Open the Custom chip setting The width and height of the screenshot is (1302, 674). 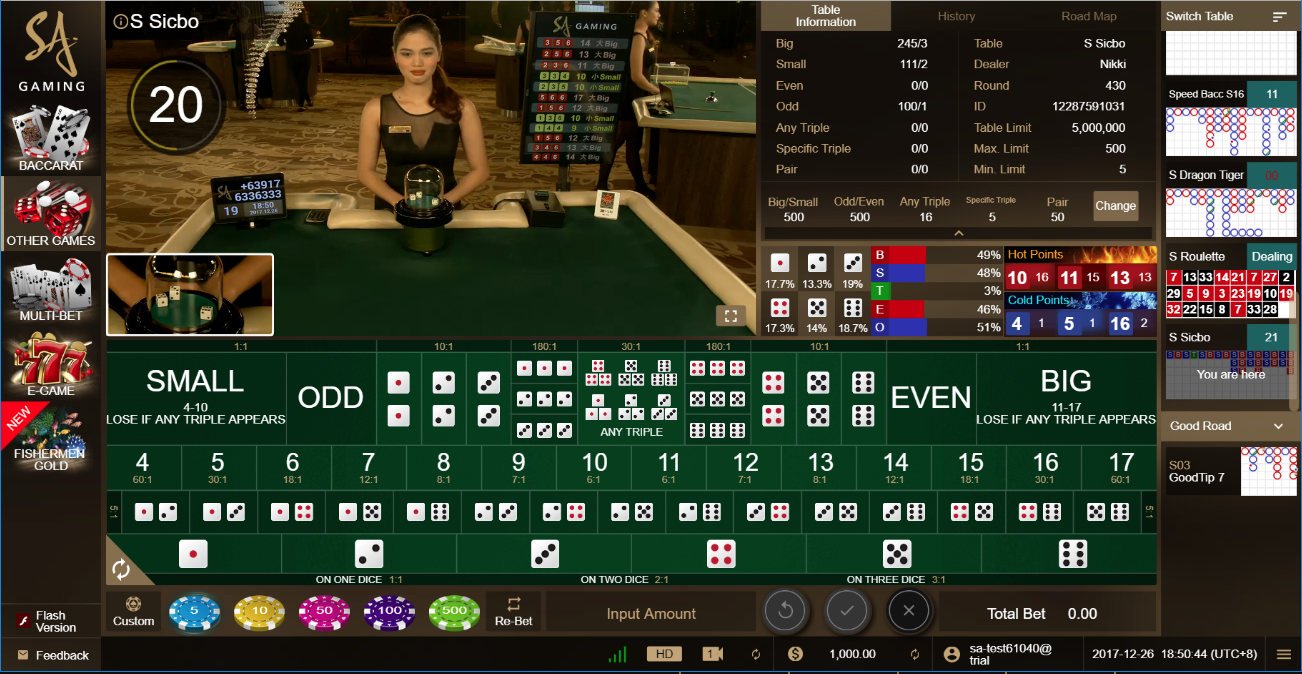coord(134,612)
